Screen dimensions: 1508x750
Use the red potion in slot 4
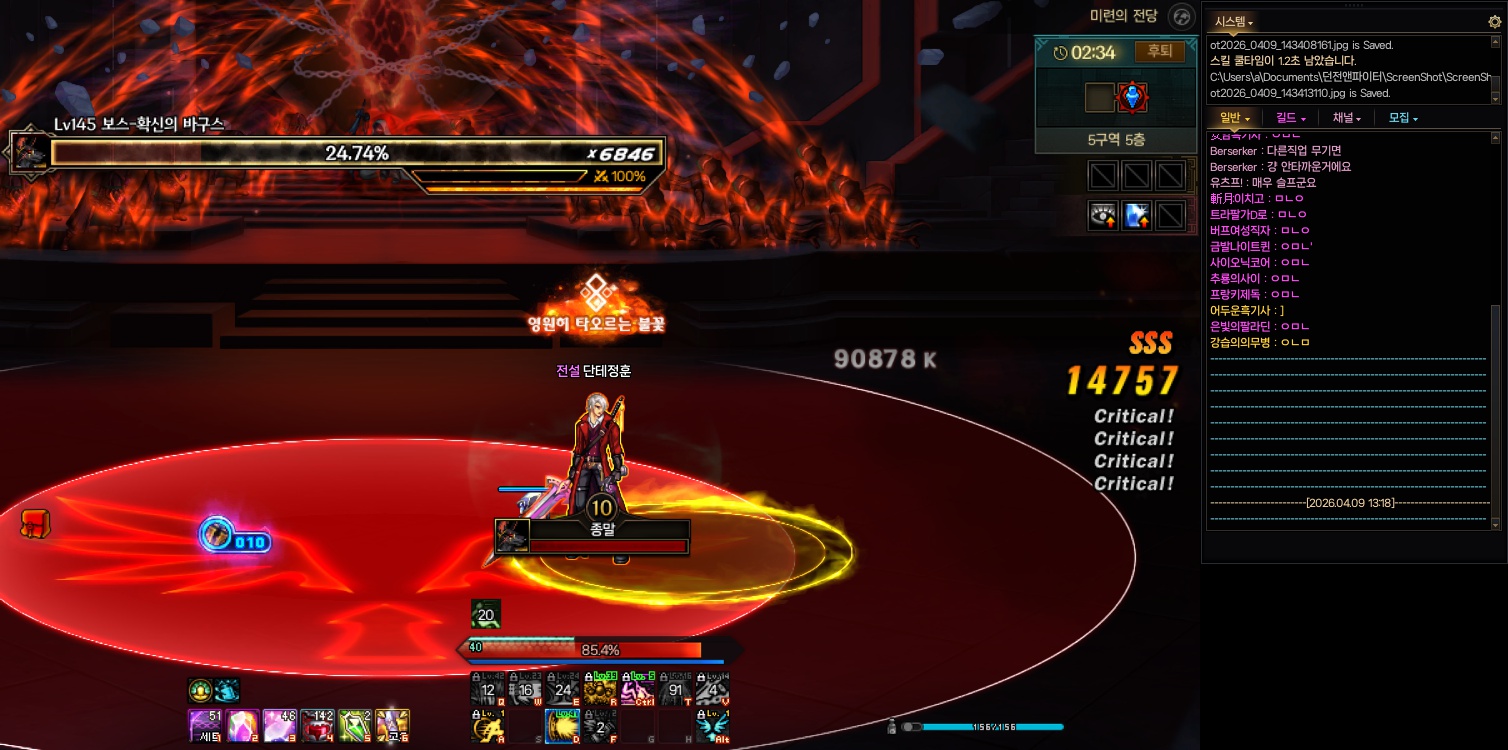tap(317, 724)
